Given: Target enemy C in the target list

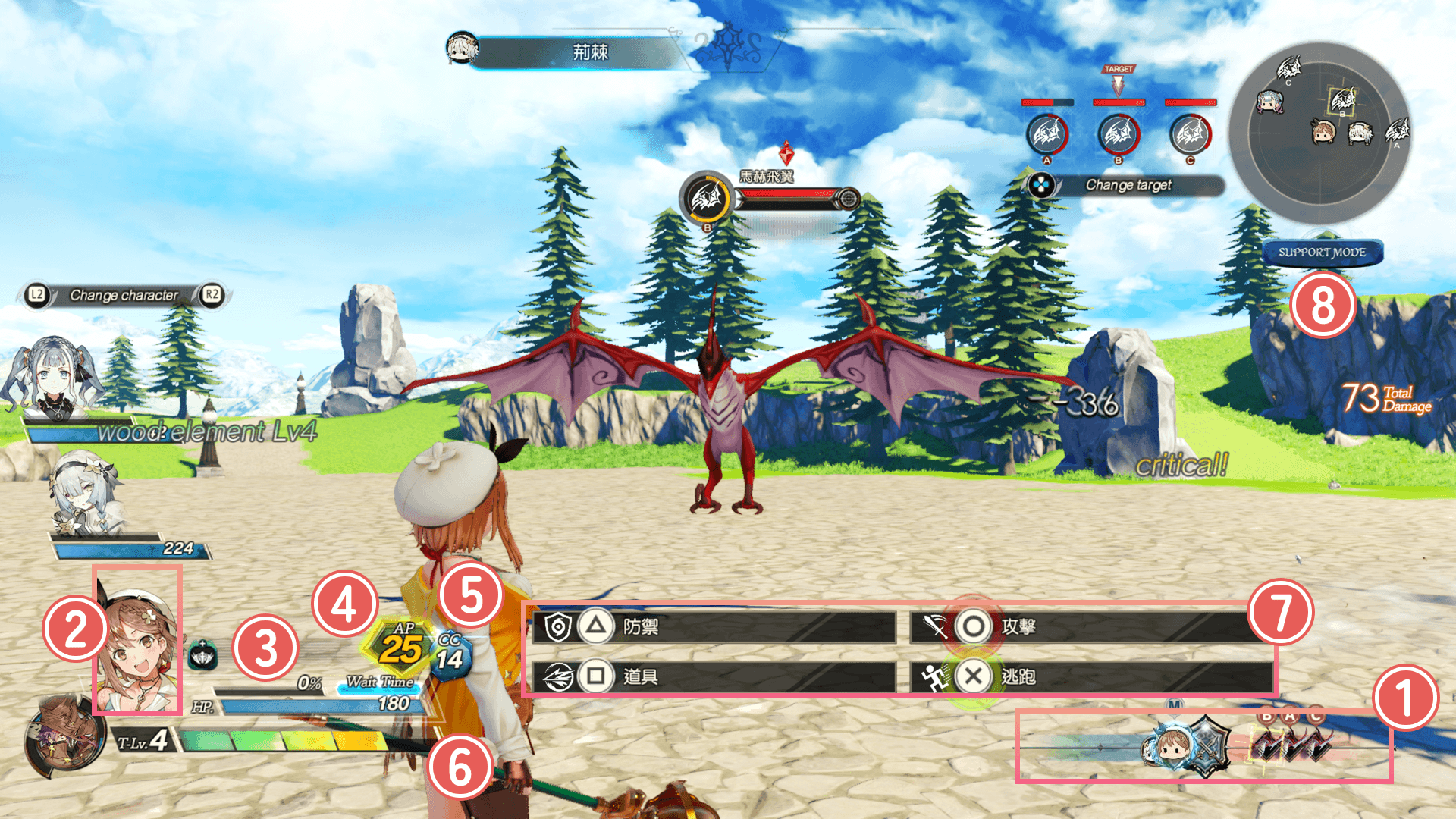Looking at the screenshot, I should tap(1190, 135).
